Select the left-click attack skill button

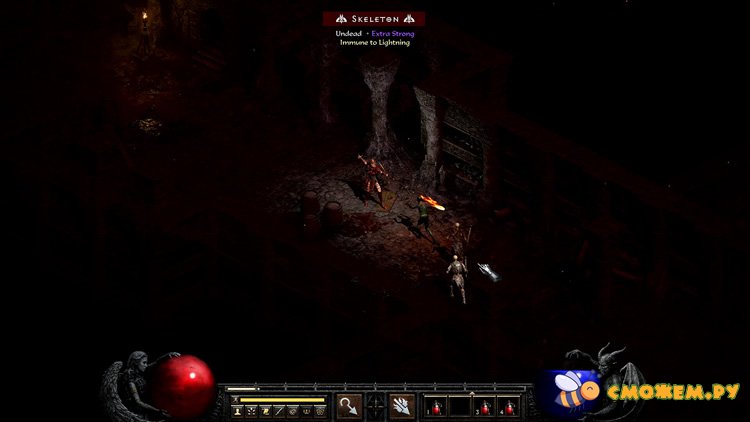click(349, 405)
